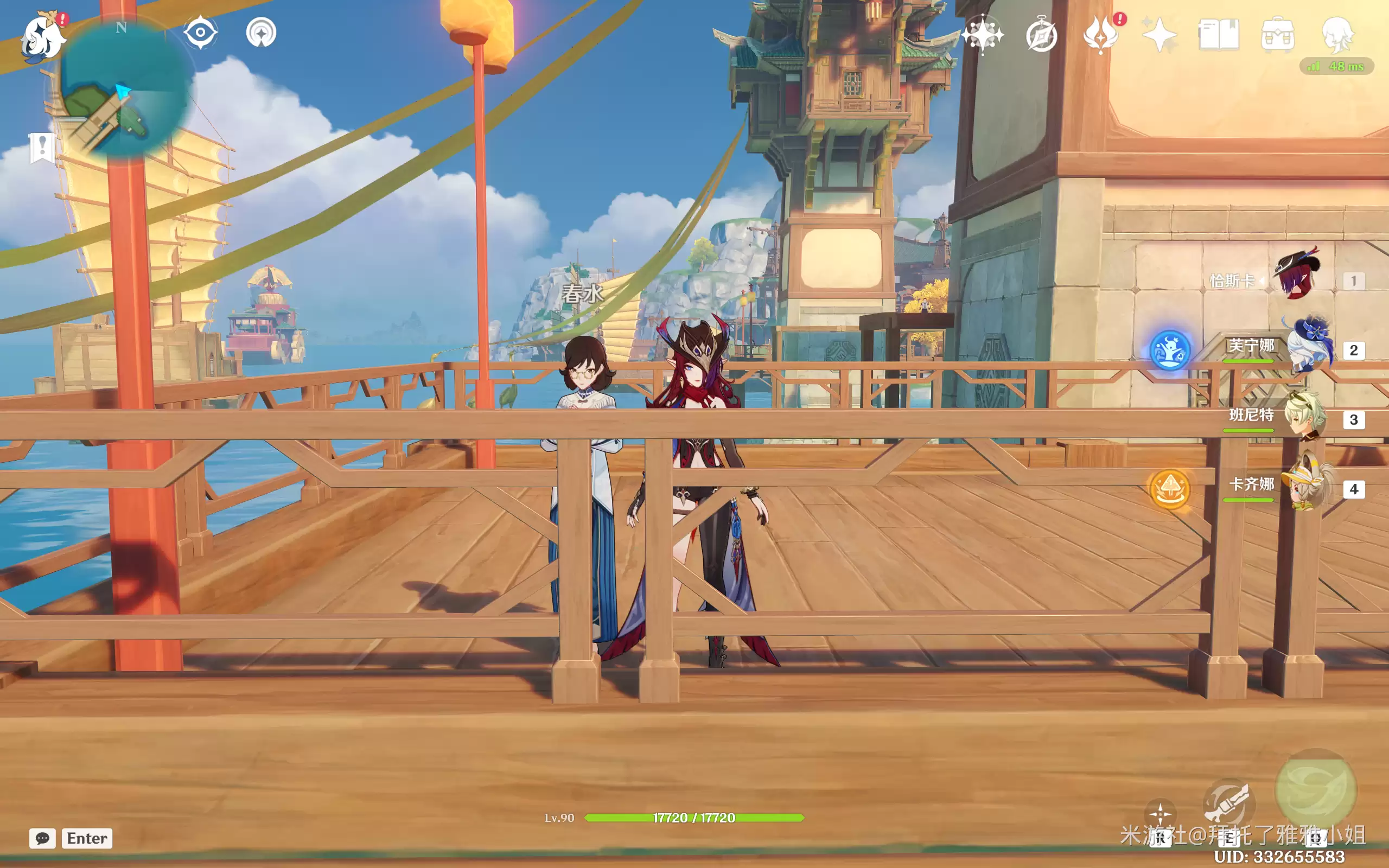Use the green elemental burst button
The height and width of the screenshot is (868, 1389).
tap(1316, 790)
